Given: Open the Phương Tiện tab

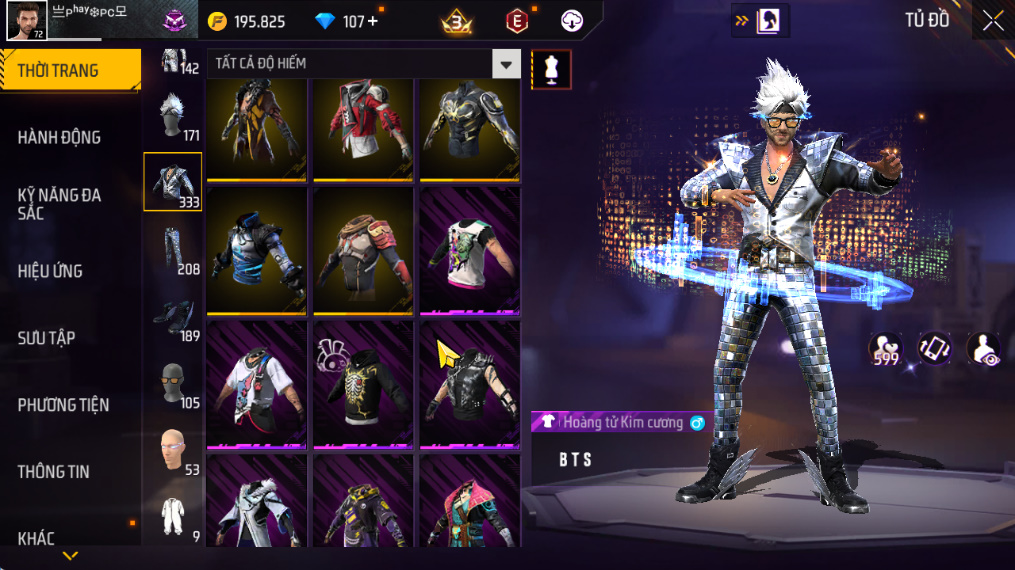Looking at the screenshot, I should click(x=63, y=405).
